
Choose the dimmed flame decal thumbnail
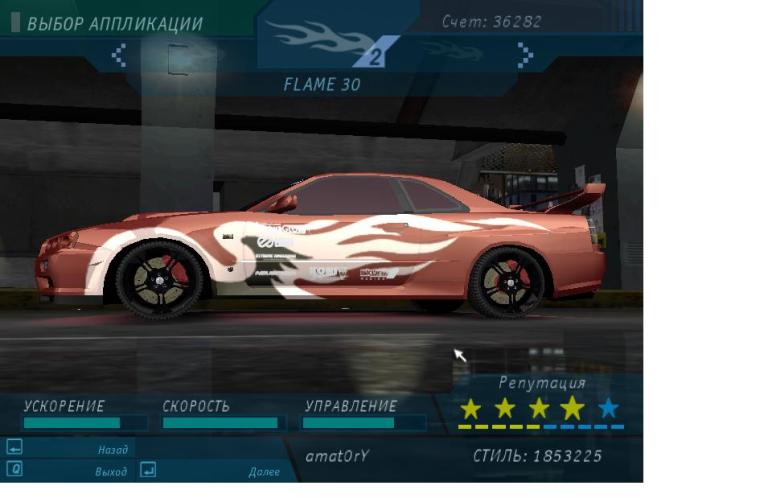click(455, 50)
